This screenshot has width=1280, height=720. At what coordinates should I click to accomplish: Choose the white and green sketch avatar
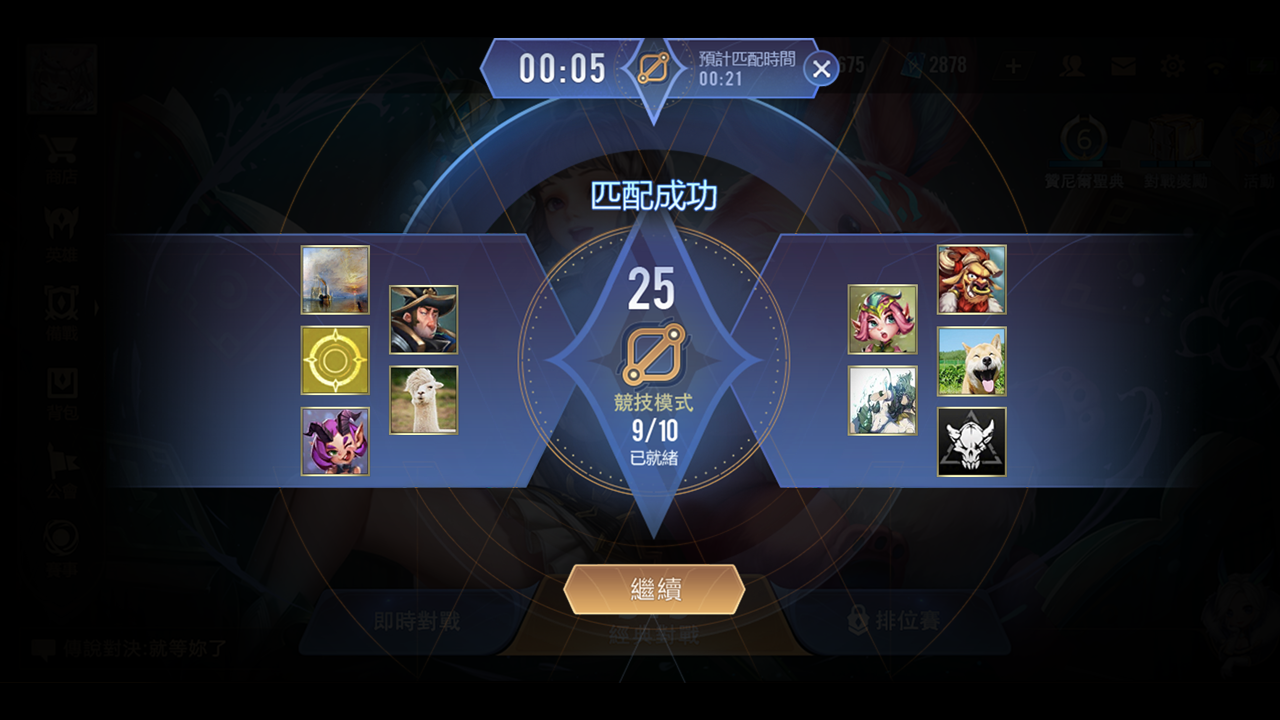click(x=882, y=400)
